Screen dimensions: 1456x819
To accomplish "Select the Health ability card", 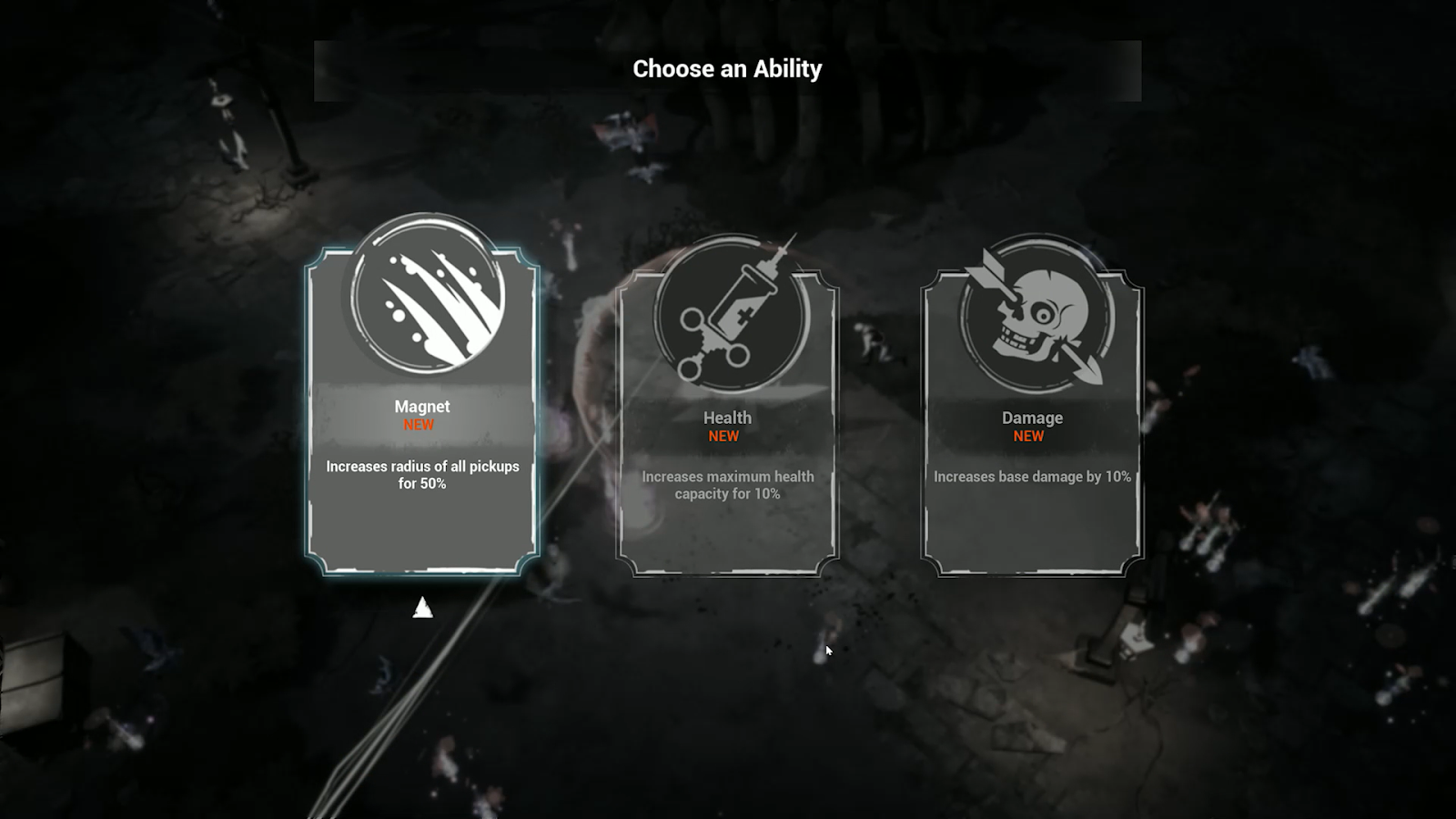I will (x=727, y=437).
